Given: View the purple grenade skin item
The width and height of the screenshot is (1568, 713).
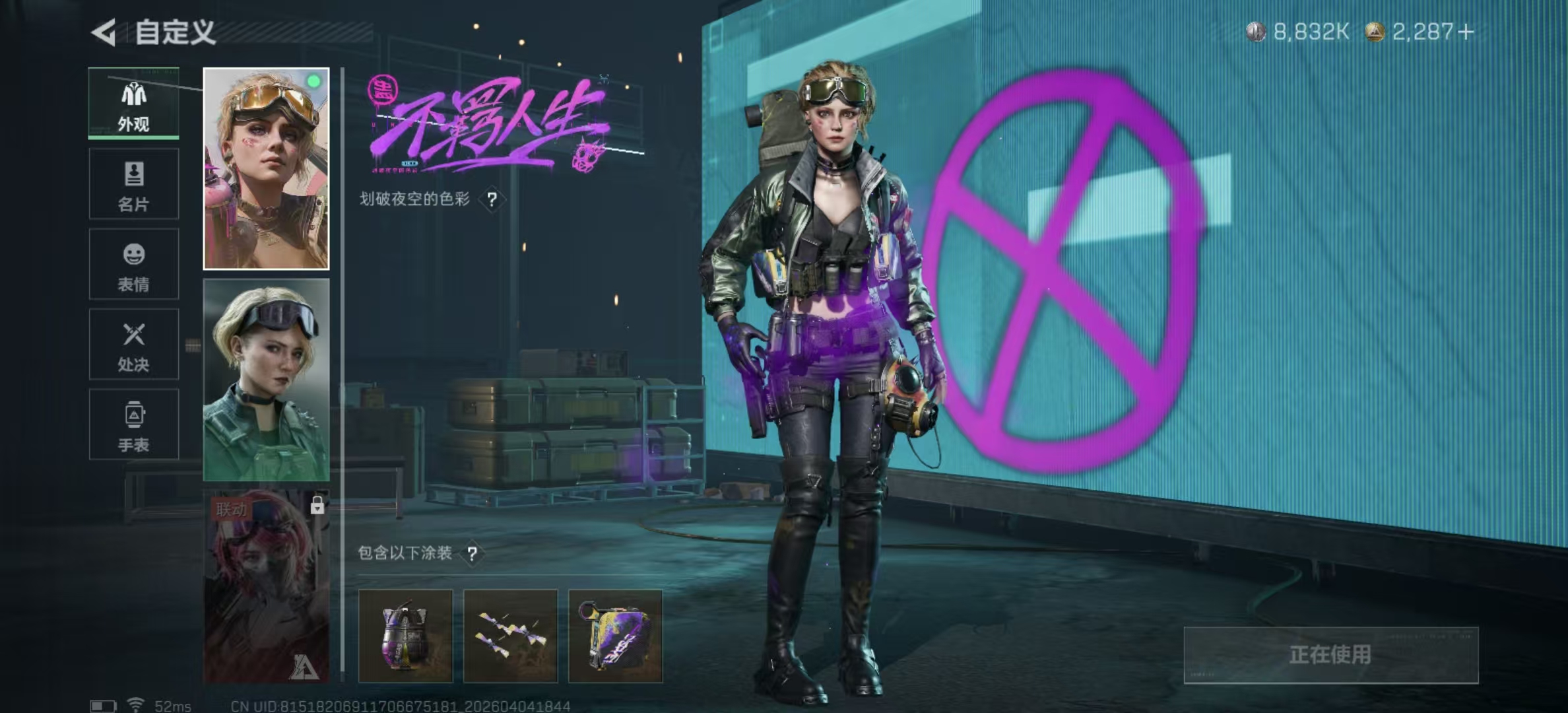Looking at the screenshot, I should [x=406, y=636].
